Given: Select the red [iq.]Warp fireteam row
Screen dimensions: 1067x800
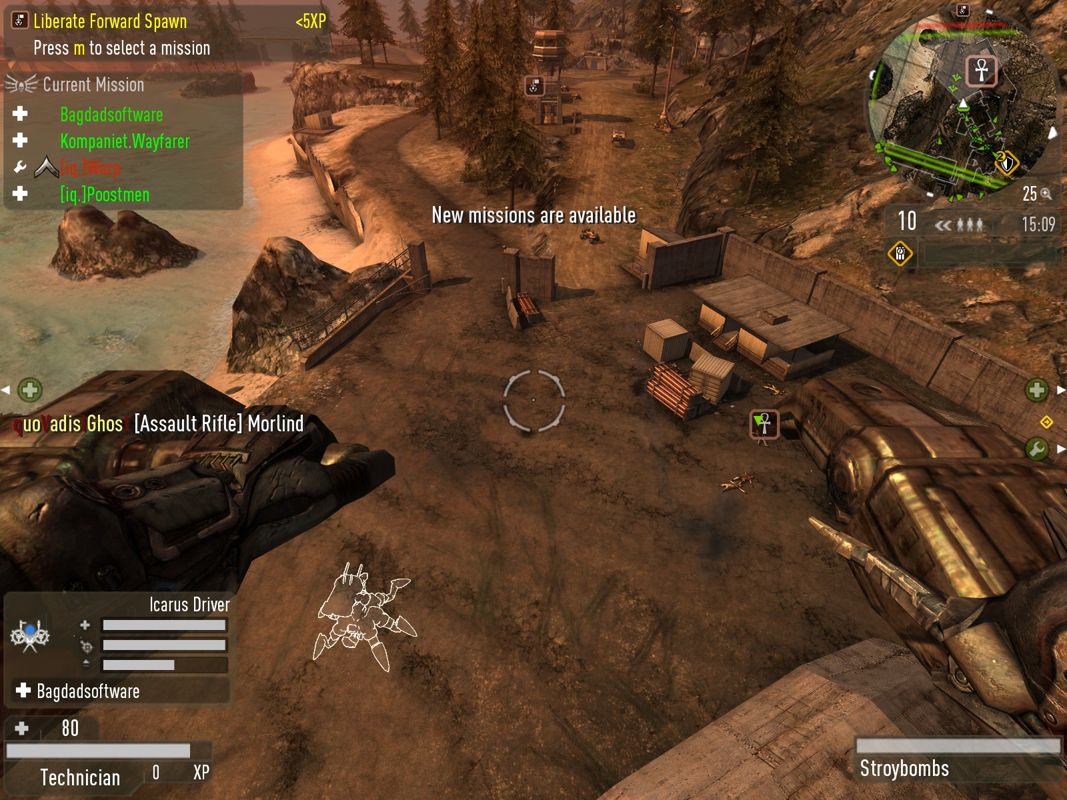Looking at the screenshot, I should click(x=90, y=168).
